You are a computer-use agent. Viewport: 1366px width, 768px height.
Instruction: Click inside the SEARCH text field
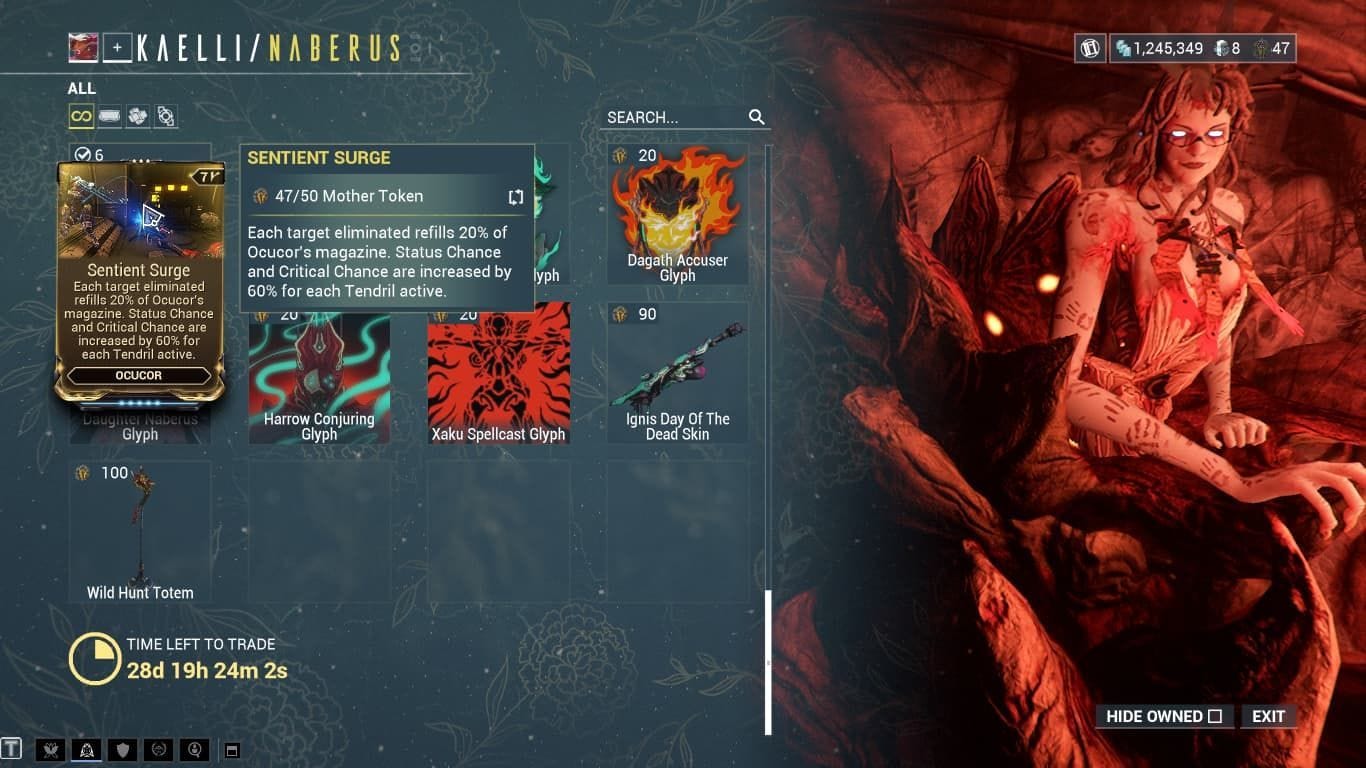[x=670, y=116]
